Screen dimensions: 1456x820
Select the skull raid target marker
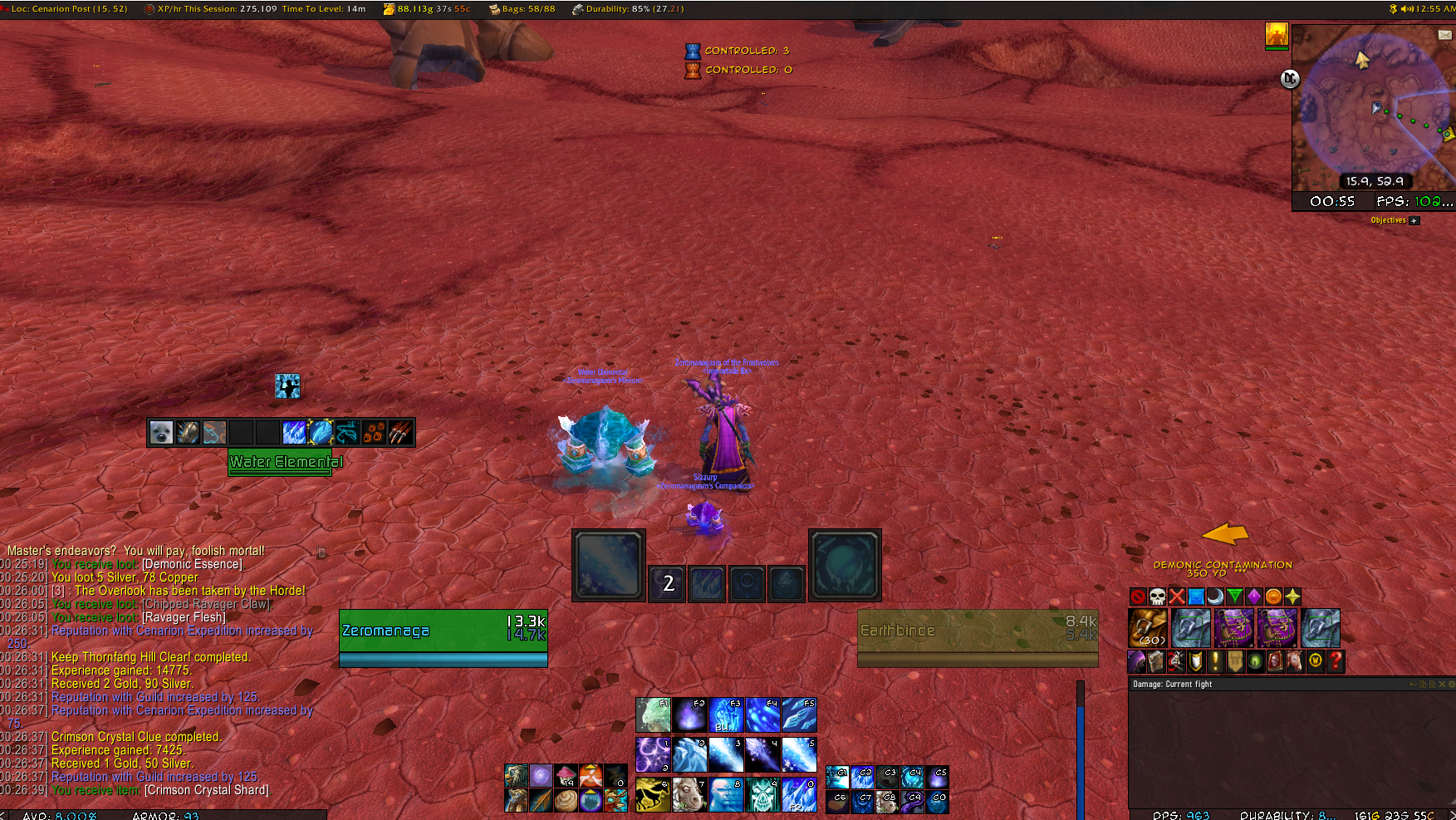tap(1156, 597)
